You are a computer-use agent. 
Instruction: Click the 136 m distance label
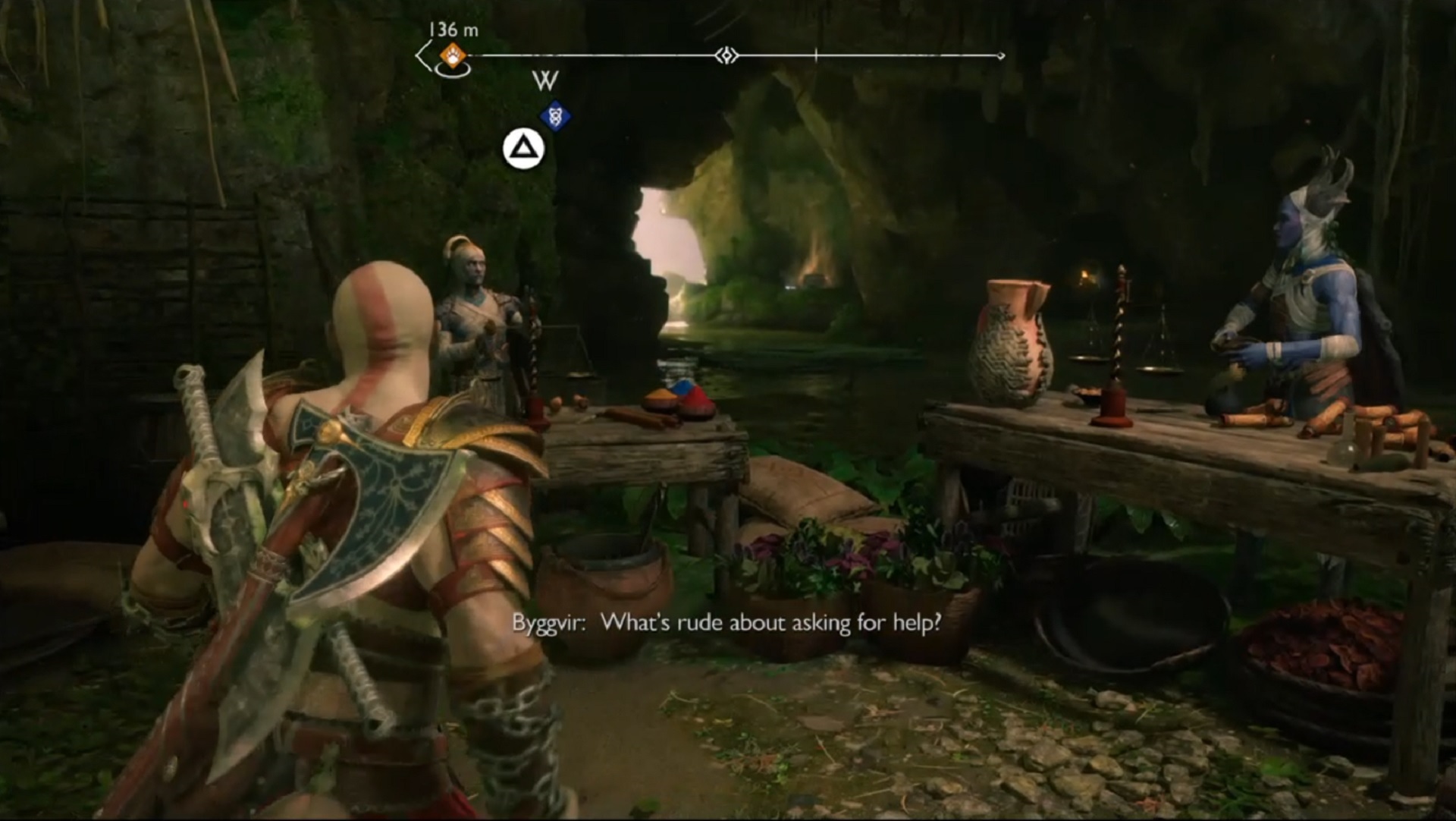[x=453, y=30]
